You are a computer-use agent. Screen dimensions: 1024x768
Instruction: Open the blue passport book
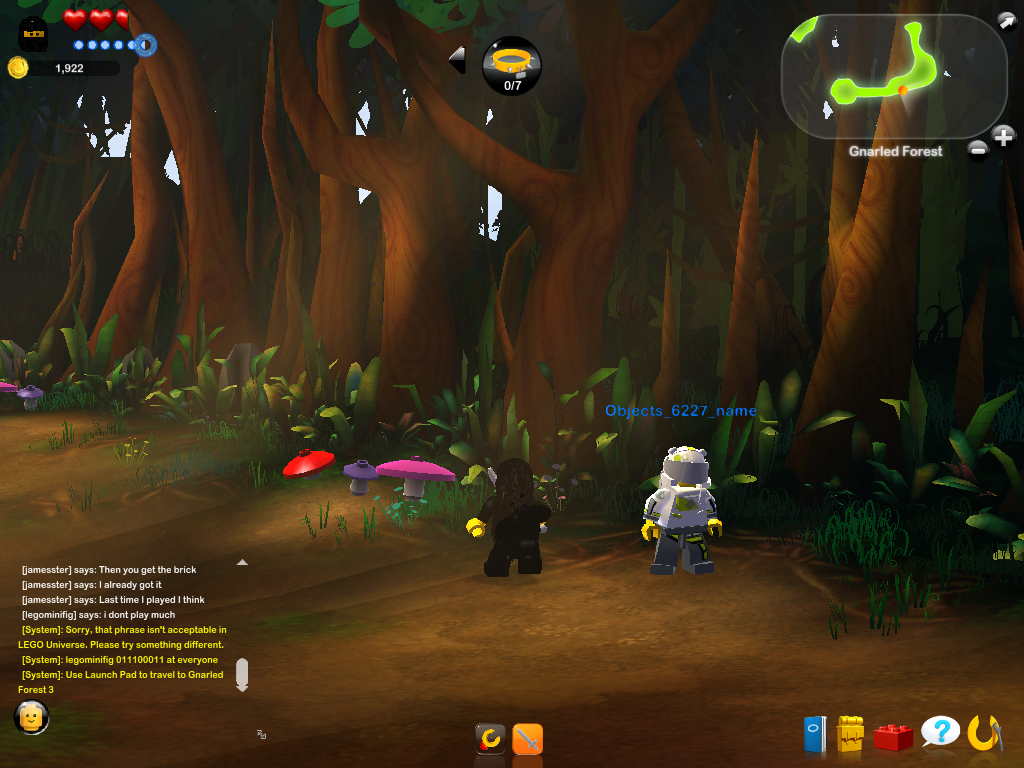[x=815, y=735]
